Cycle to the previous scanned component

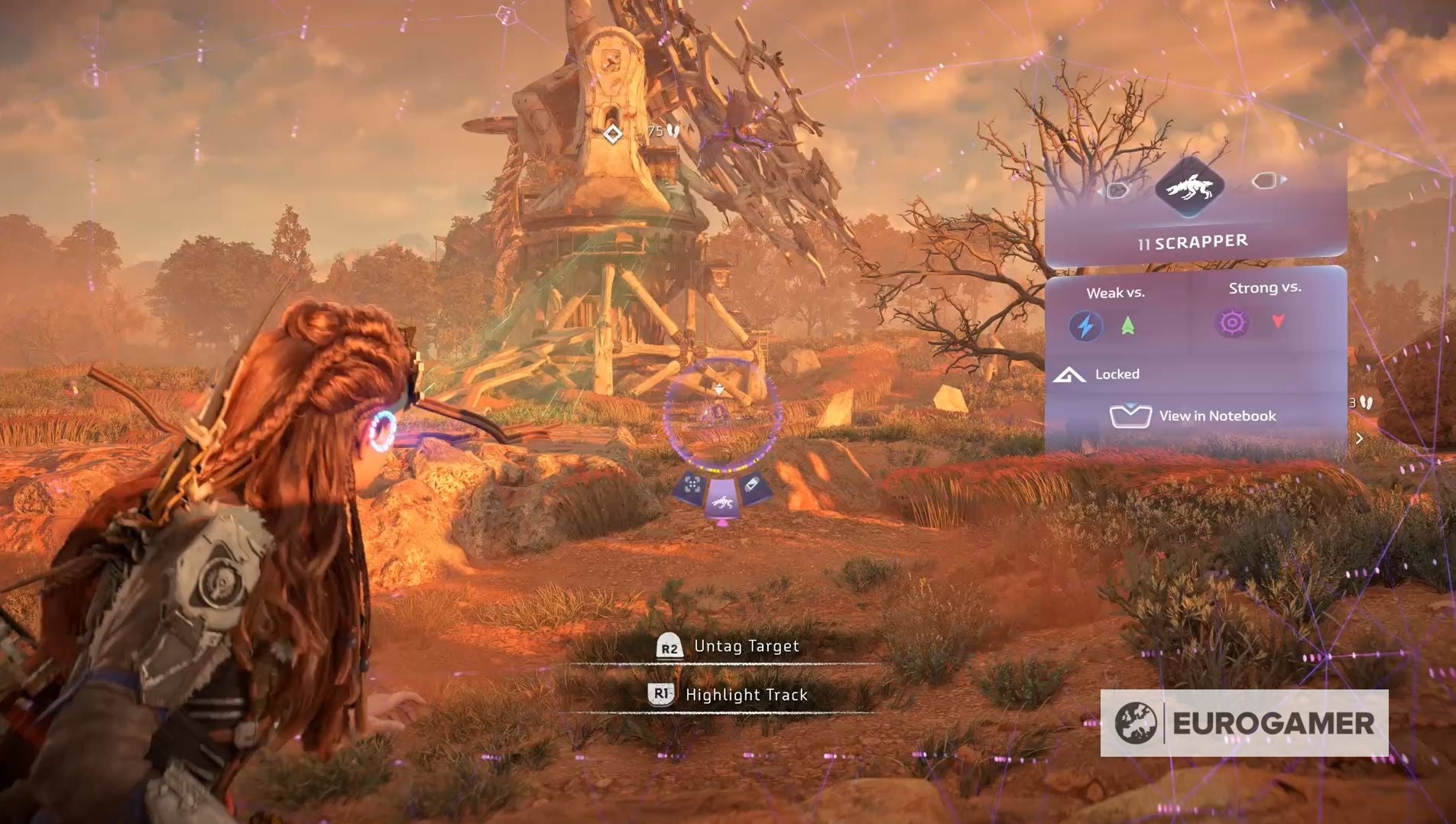click(1117, 190)
